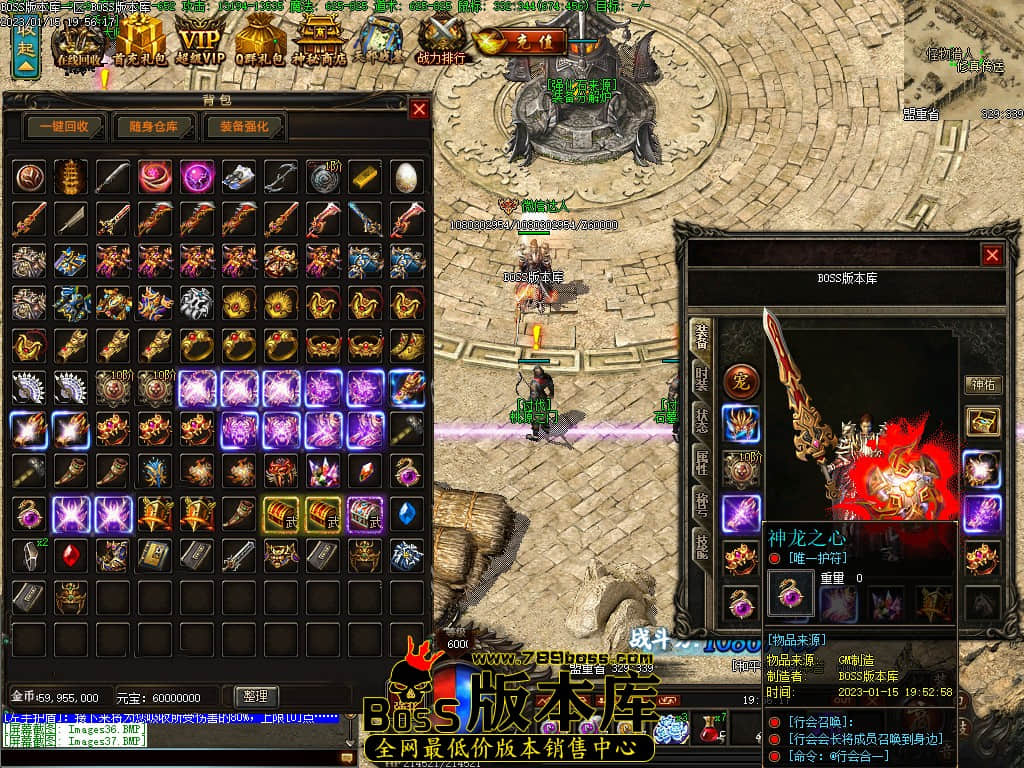The height and width of the screenshot is (768, 1024).
Task: Close the character equipment panel
Action: (x=992, y=255)
